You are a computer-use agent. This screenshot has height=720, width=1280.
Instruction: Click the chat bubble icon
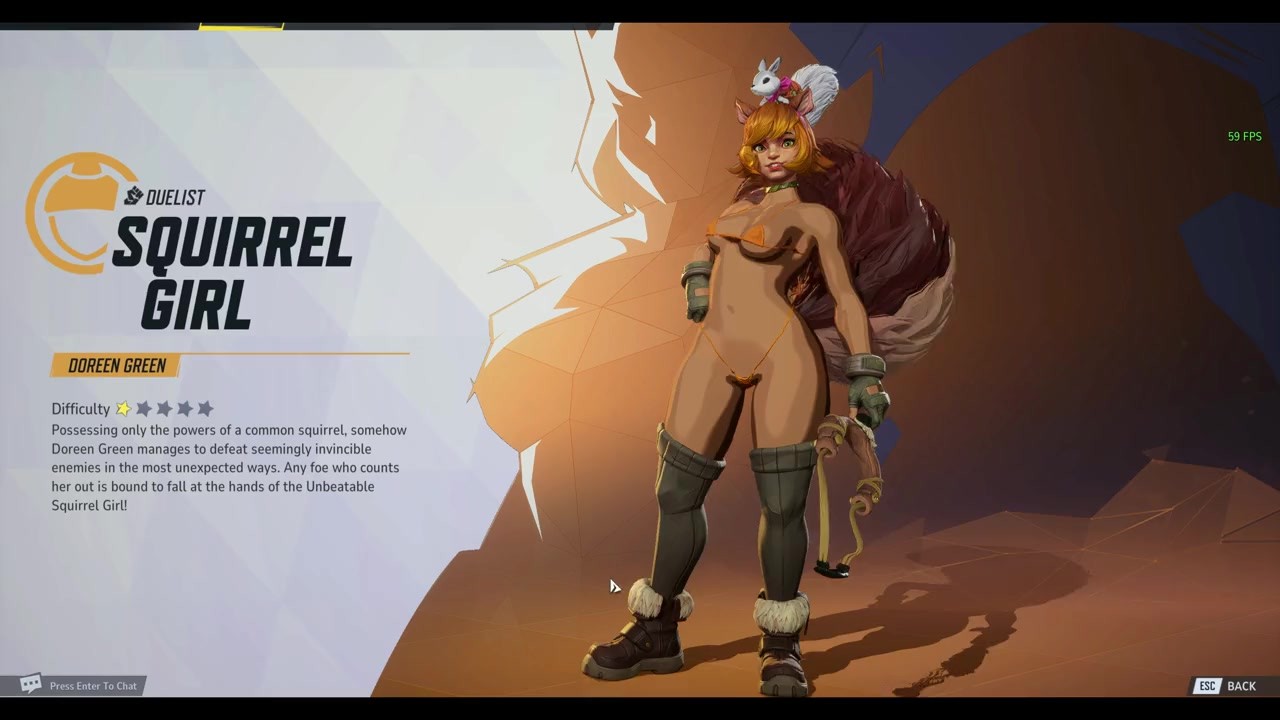(x=30, y=685)
